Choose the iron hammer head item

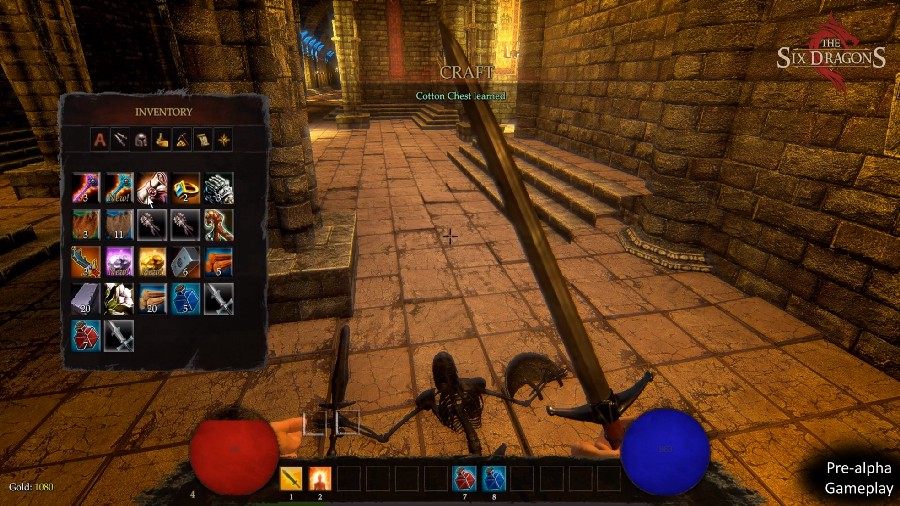point(185,261)
